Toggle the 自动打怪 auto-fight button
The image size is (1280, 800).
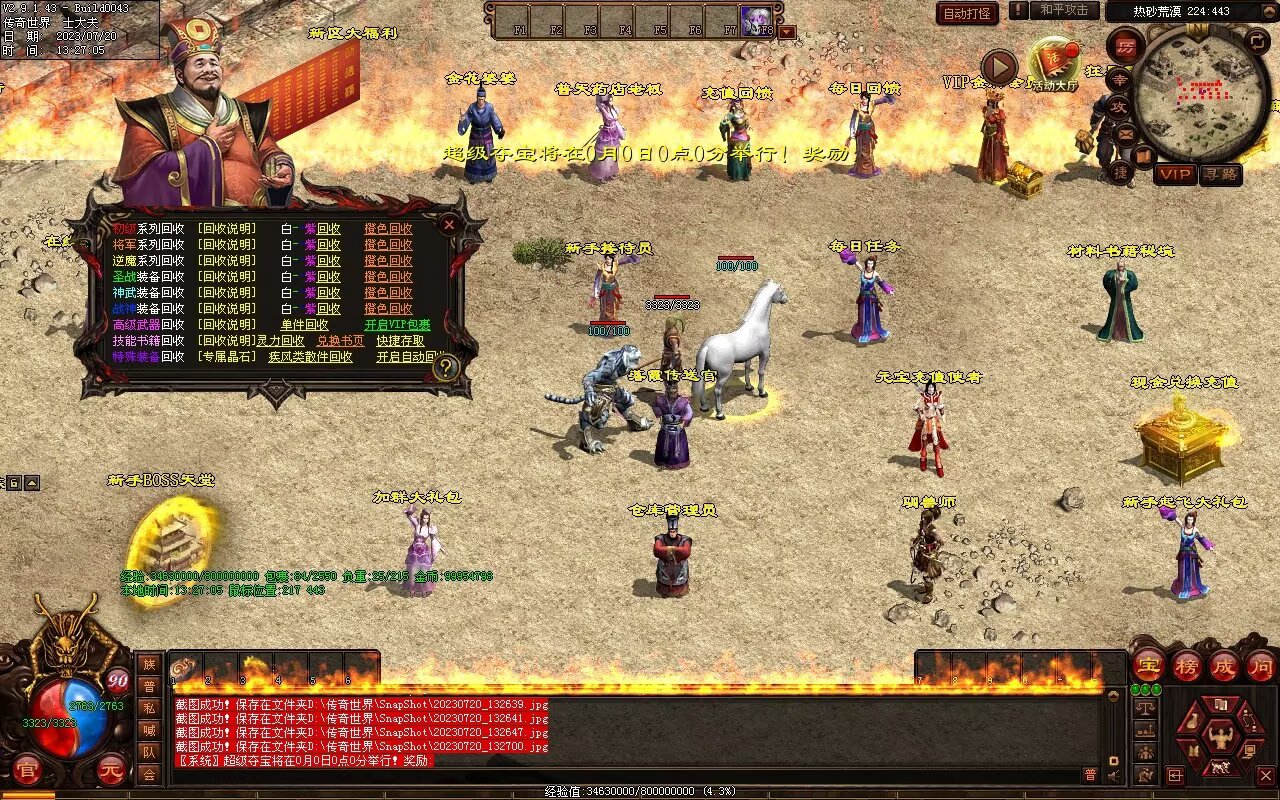click(x=967, y=13)
